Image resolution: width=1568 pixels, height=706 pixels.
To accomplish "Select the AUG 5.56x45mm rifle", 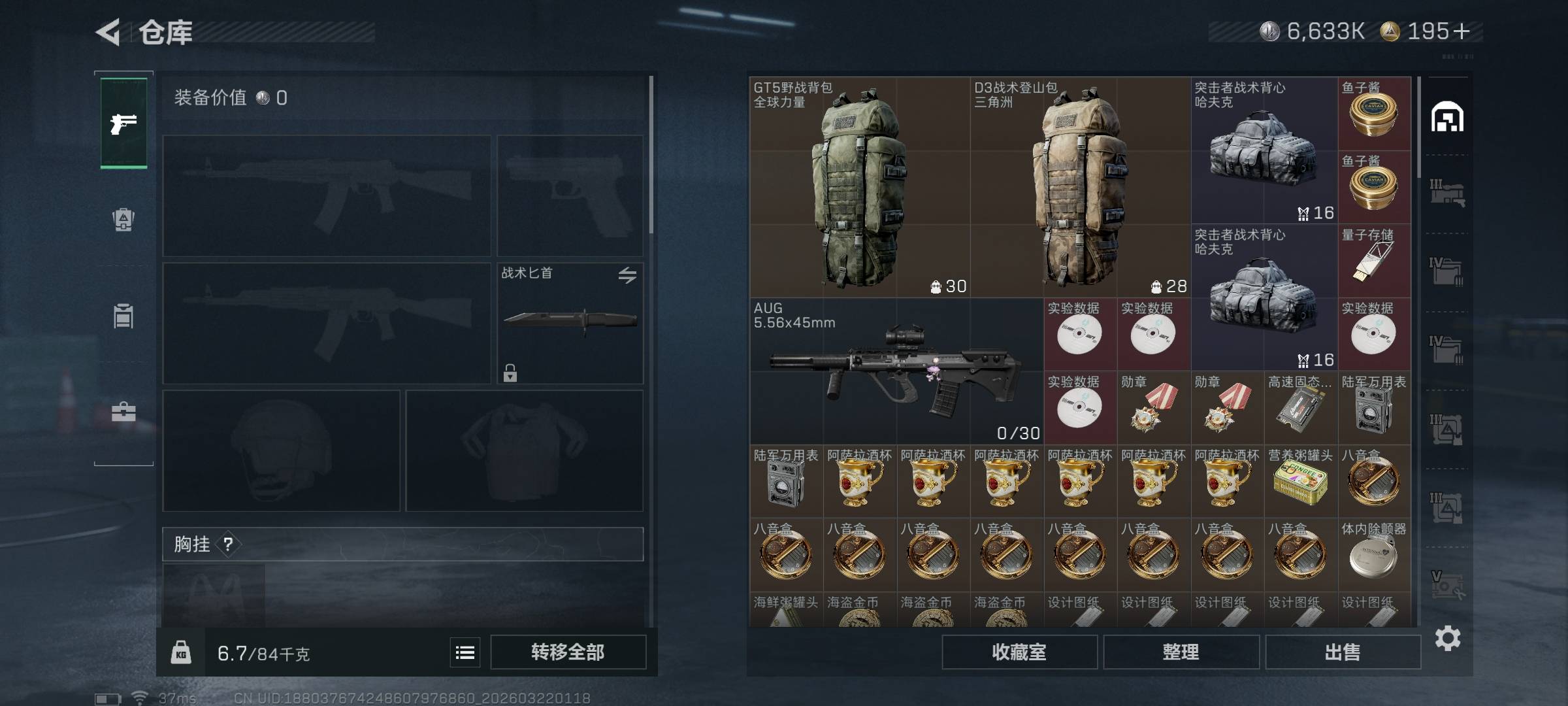I will coord(896,371).
